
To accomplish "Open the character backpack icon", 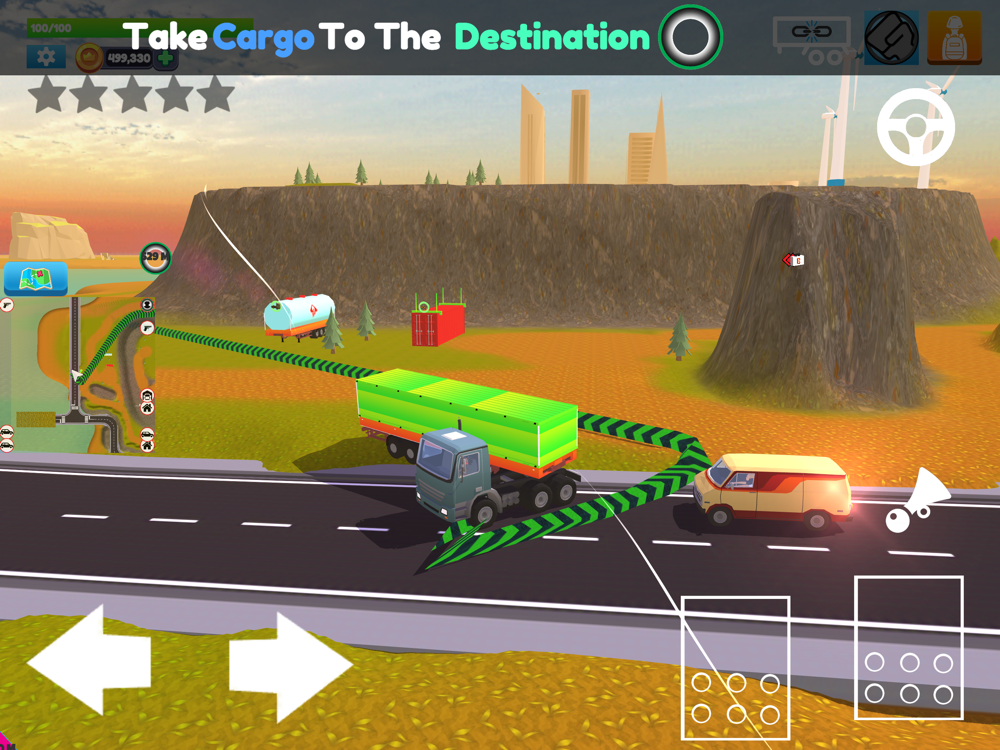I will point(953,39).
